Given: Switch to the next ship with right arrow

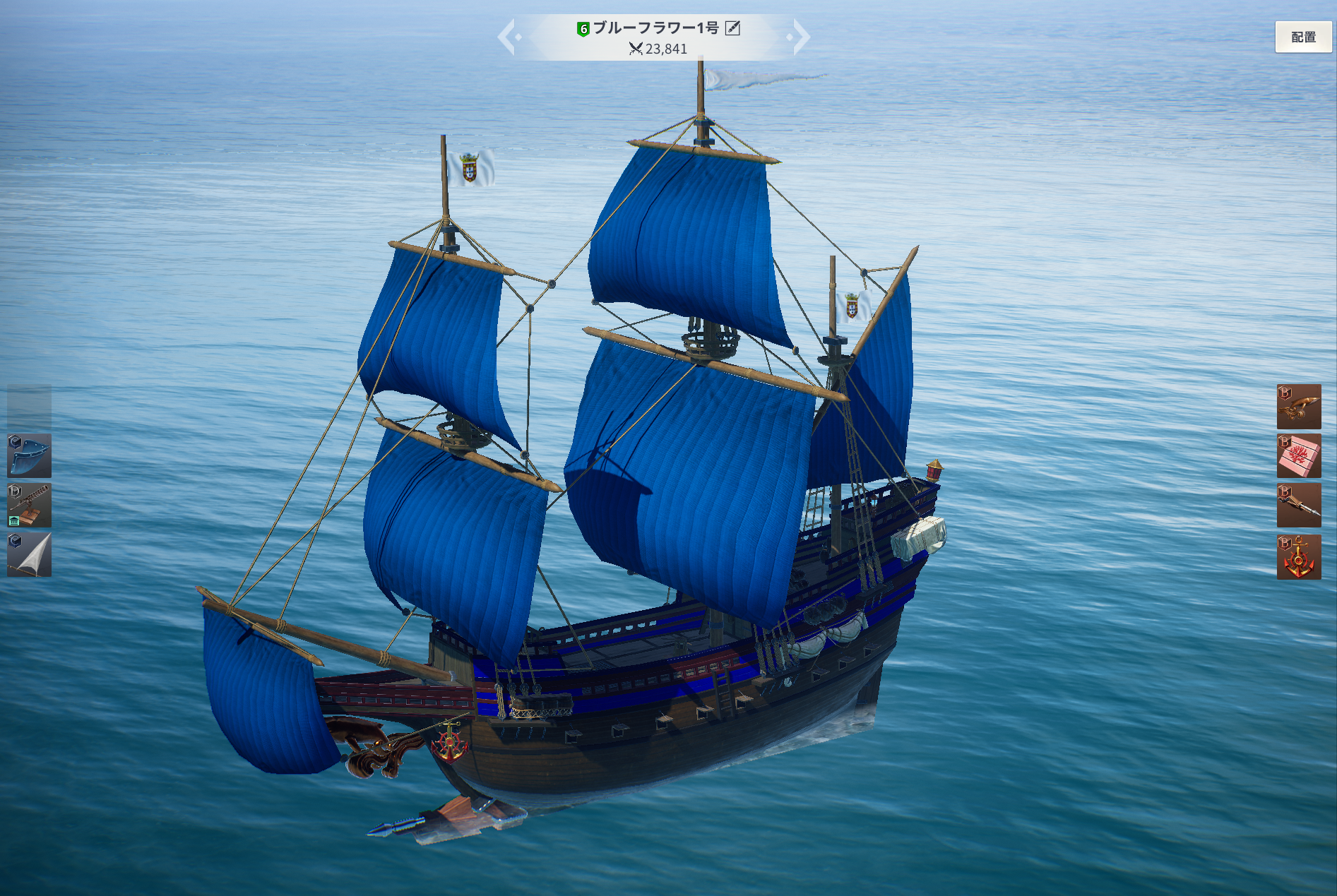Looking at the screenshot, I should [x=800, y=37].
